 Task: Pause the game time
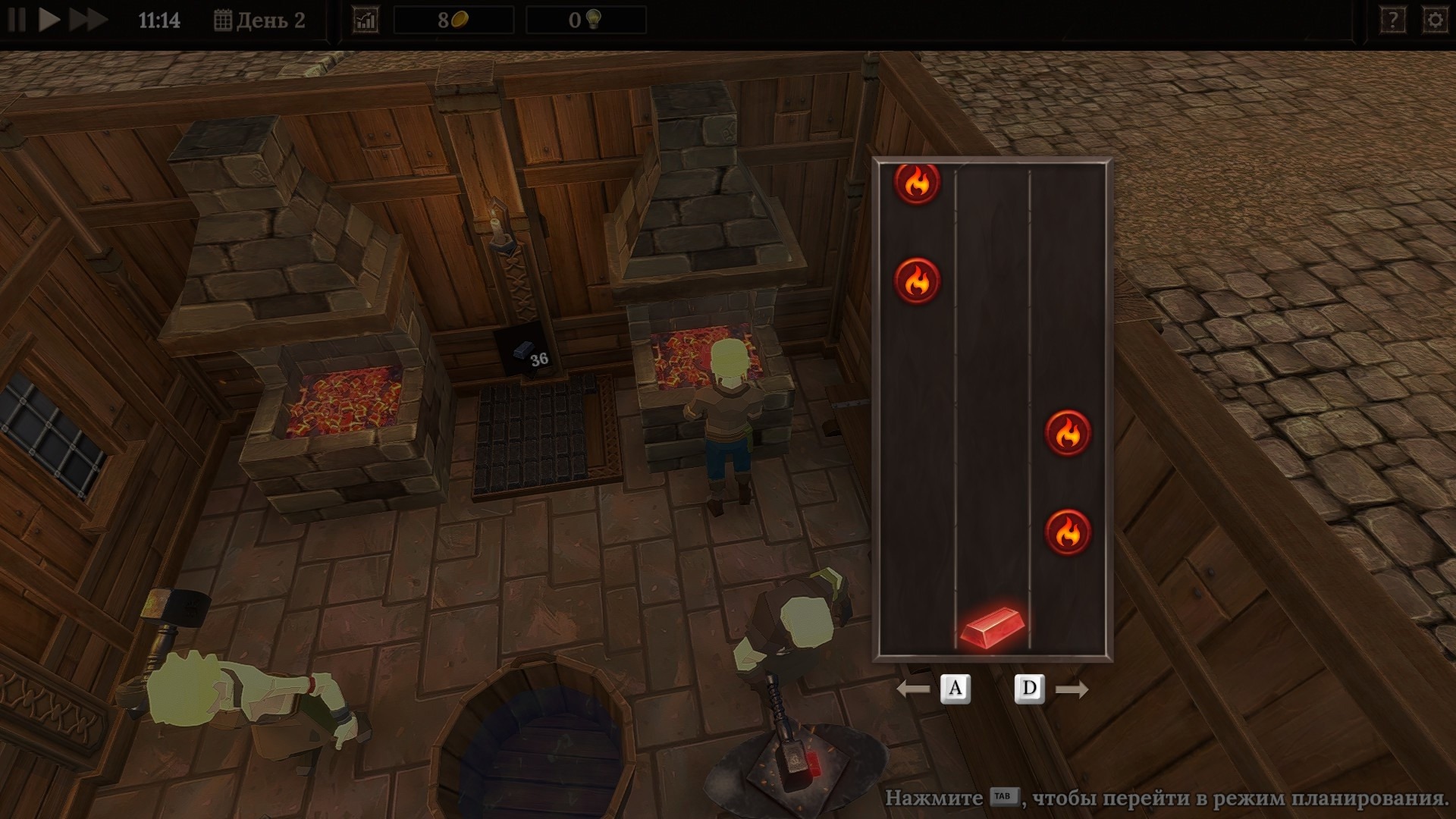point(17,20)
